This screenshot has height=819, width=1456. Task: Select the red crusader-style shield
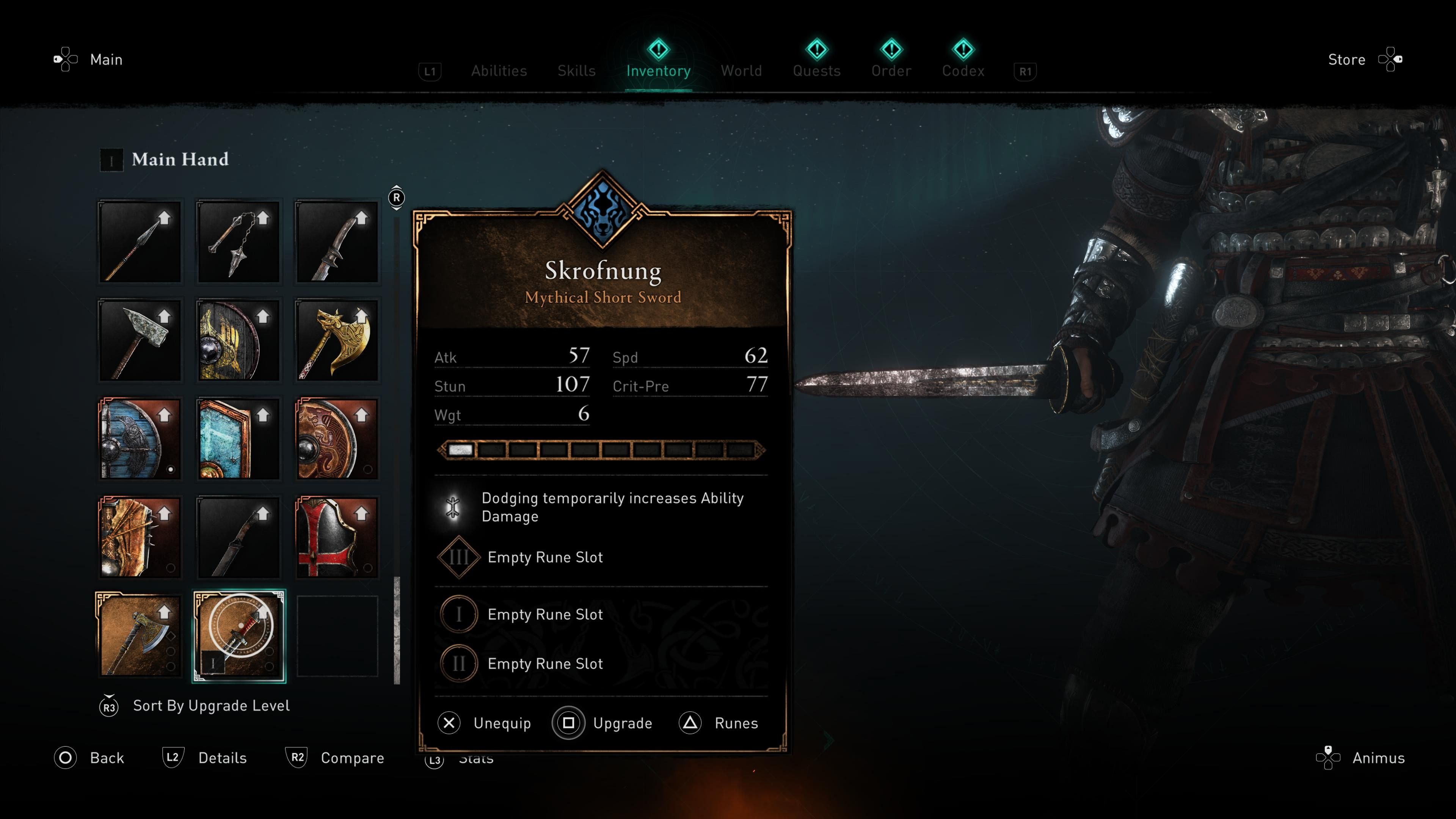point(337,537)
